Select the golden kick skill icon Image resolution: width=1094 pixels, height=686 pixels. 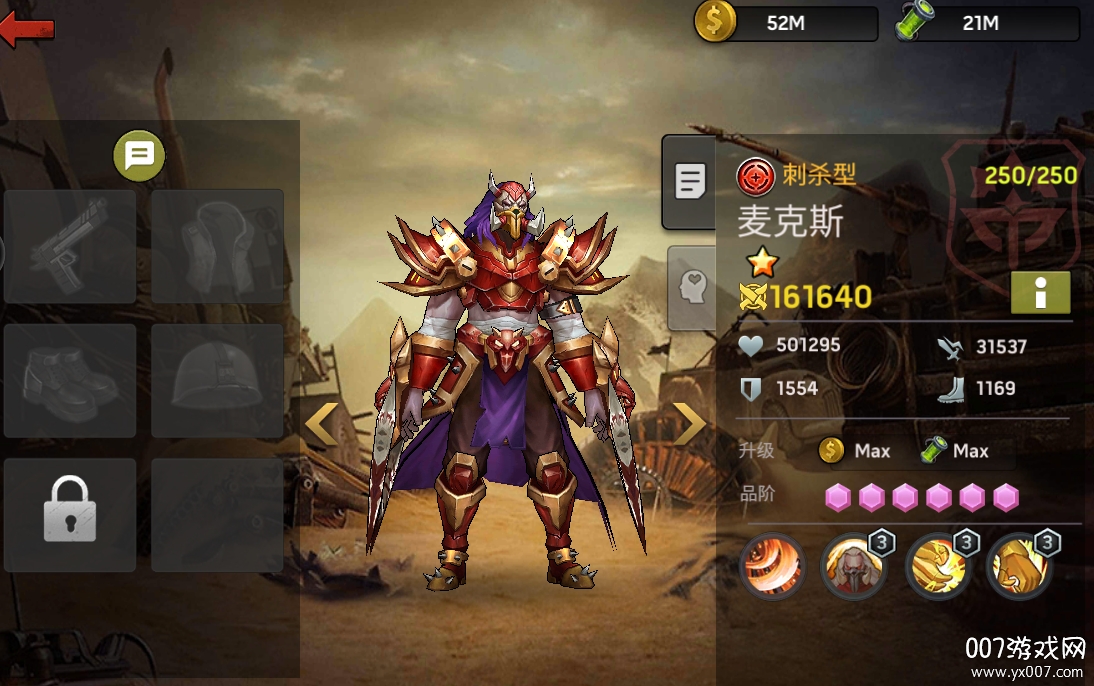point(937,567)
